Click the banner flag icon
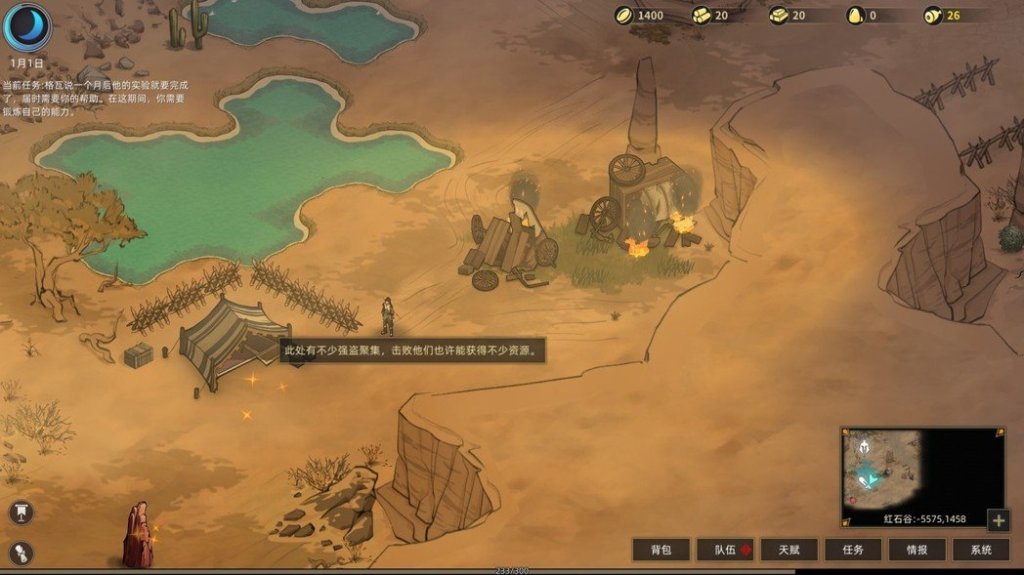The image size is (1024, 575). click(x=20, y=513)
